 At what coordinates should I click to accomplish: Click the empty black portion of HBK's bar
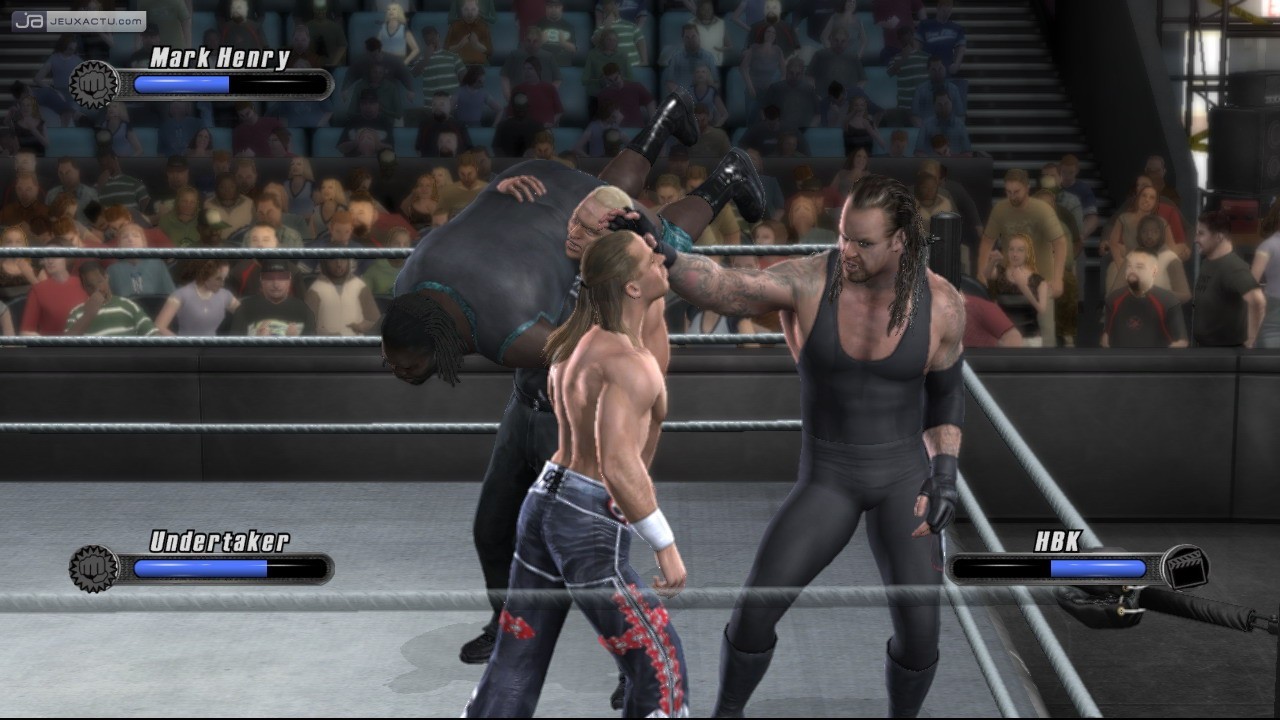(1000, 568)
